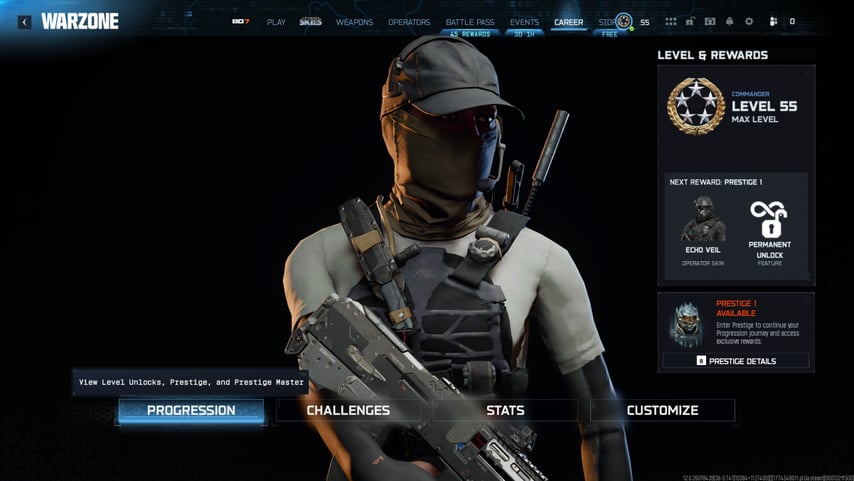This screenshot has height=481, width=854.
Task: Click the player profile emblem
Action: pyautogui.click(x=623, y=22)
